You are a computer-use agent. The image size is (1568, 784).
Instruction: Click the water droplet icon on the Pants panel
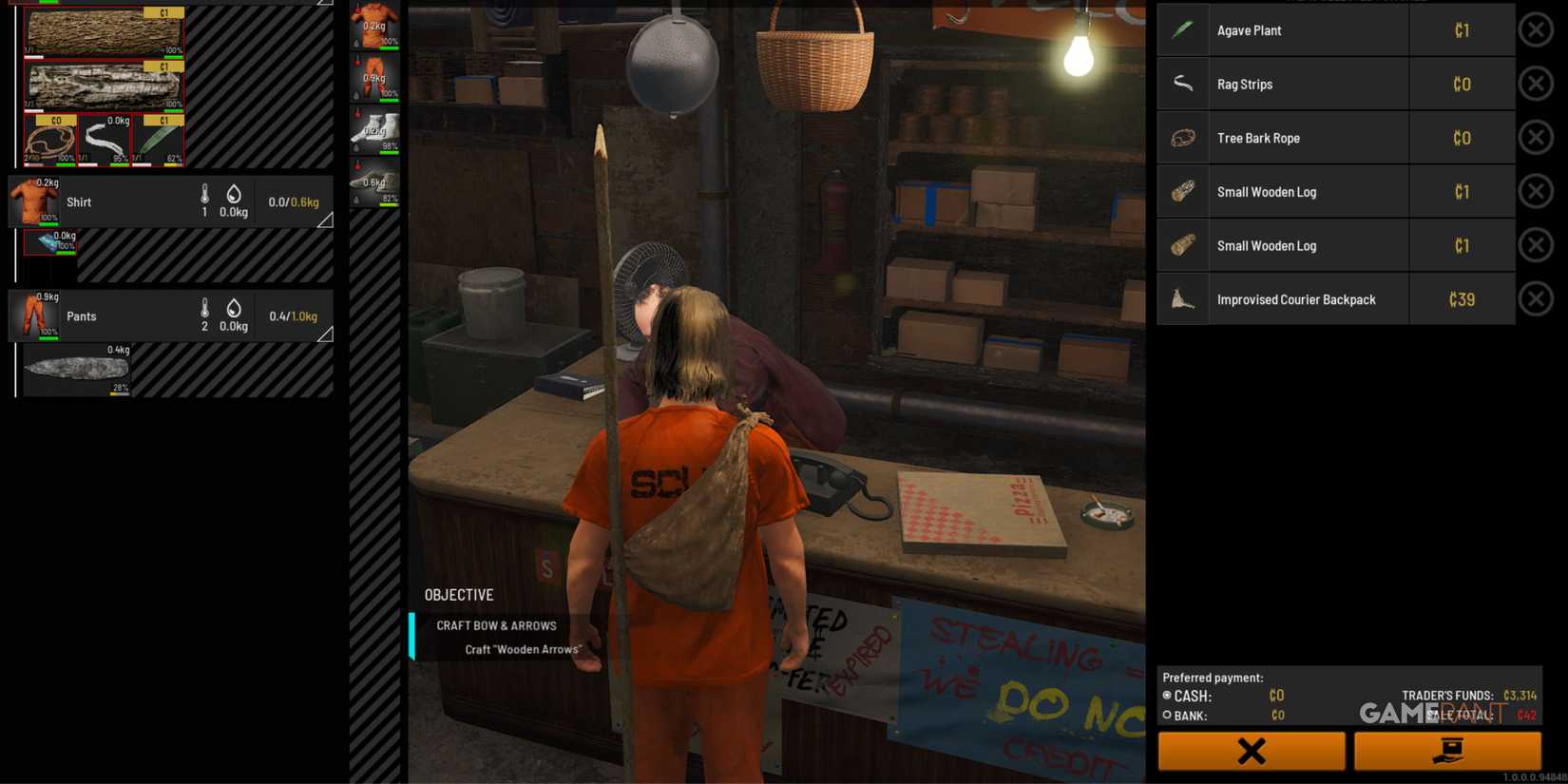[x=233, y=309]
